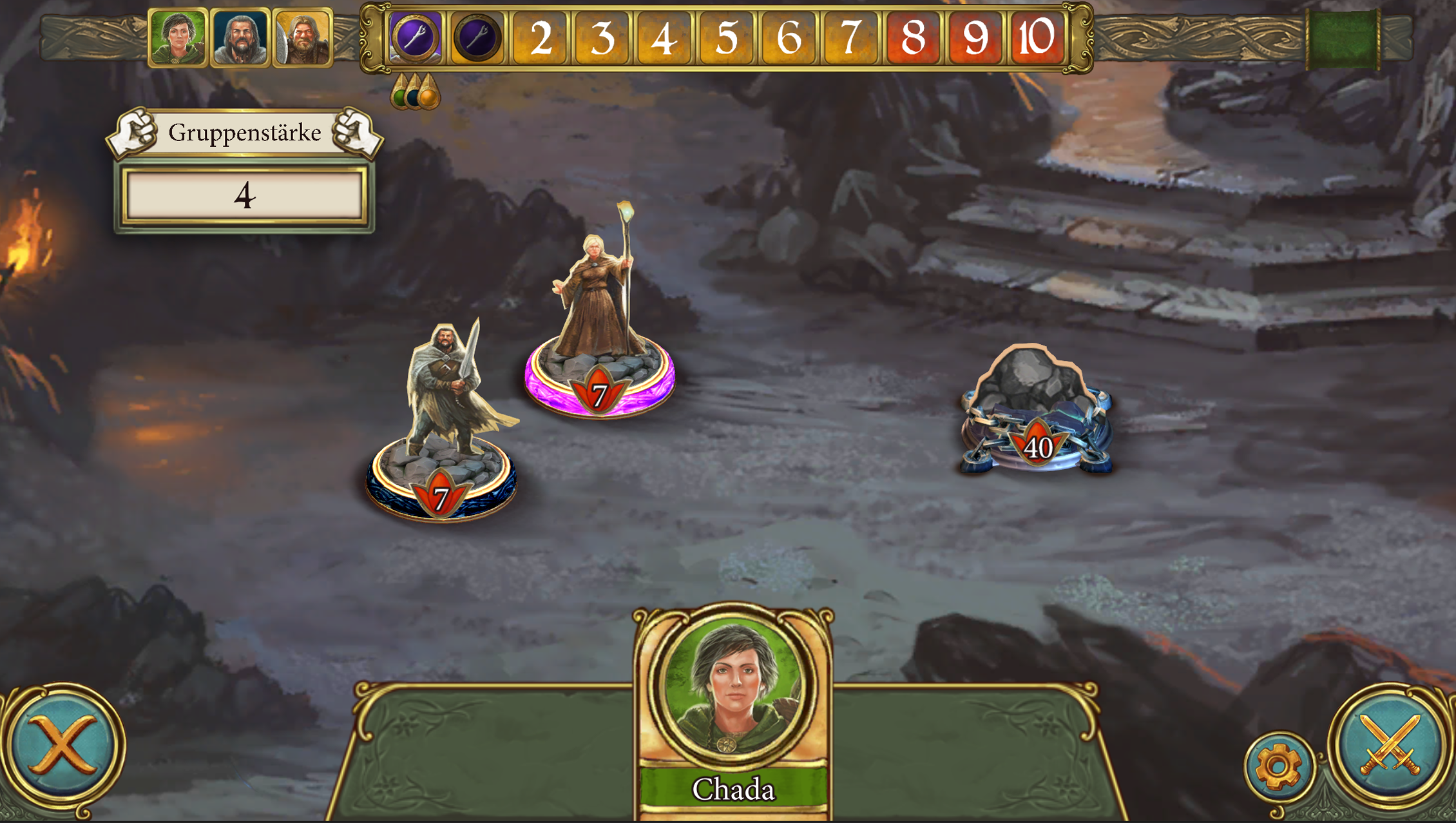Screen dimensions: 1456x823
Task: Click the highlighted purple staff hour token
Action: point(416,37)
